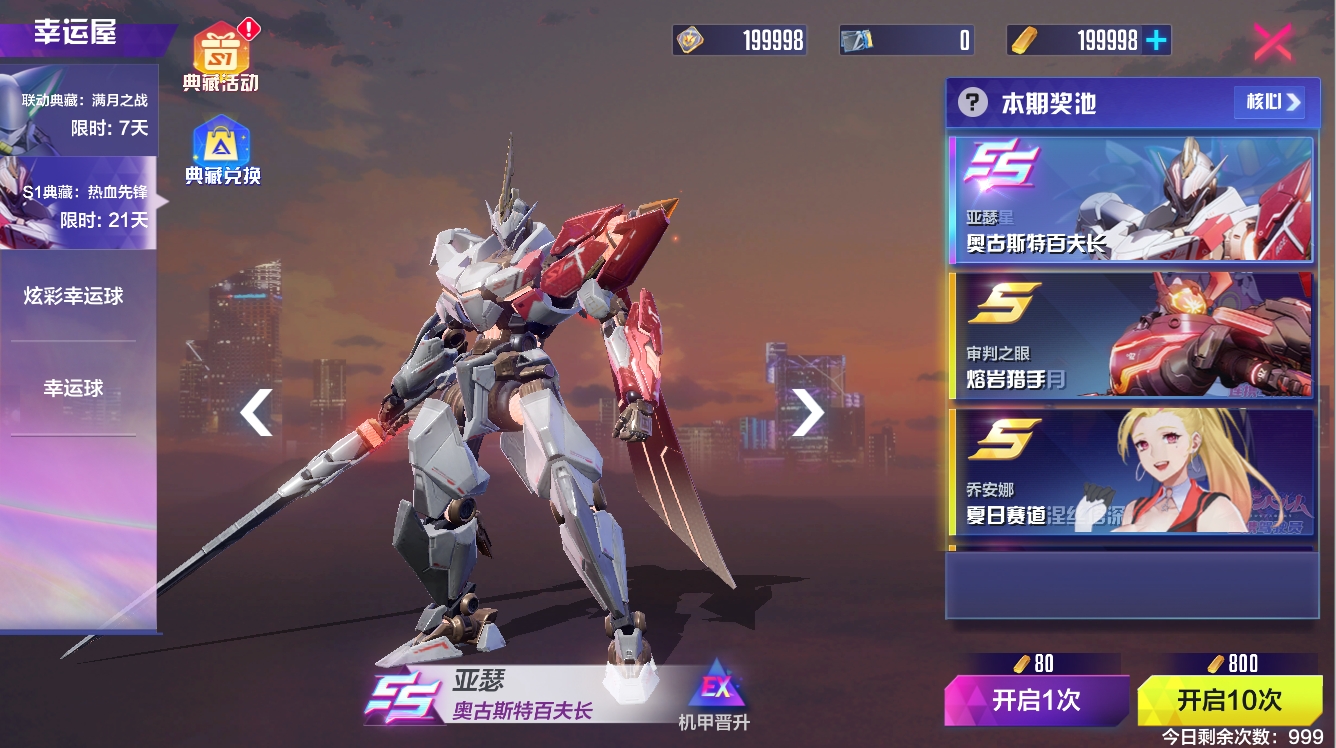Image resolution: width=1336 pixels, height=748 pixels.
Task: Show the previous mech with left arrow
Action: click(x=257, y=412)
